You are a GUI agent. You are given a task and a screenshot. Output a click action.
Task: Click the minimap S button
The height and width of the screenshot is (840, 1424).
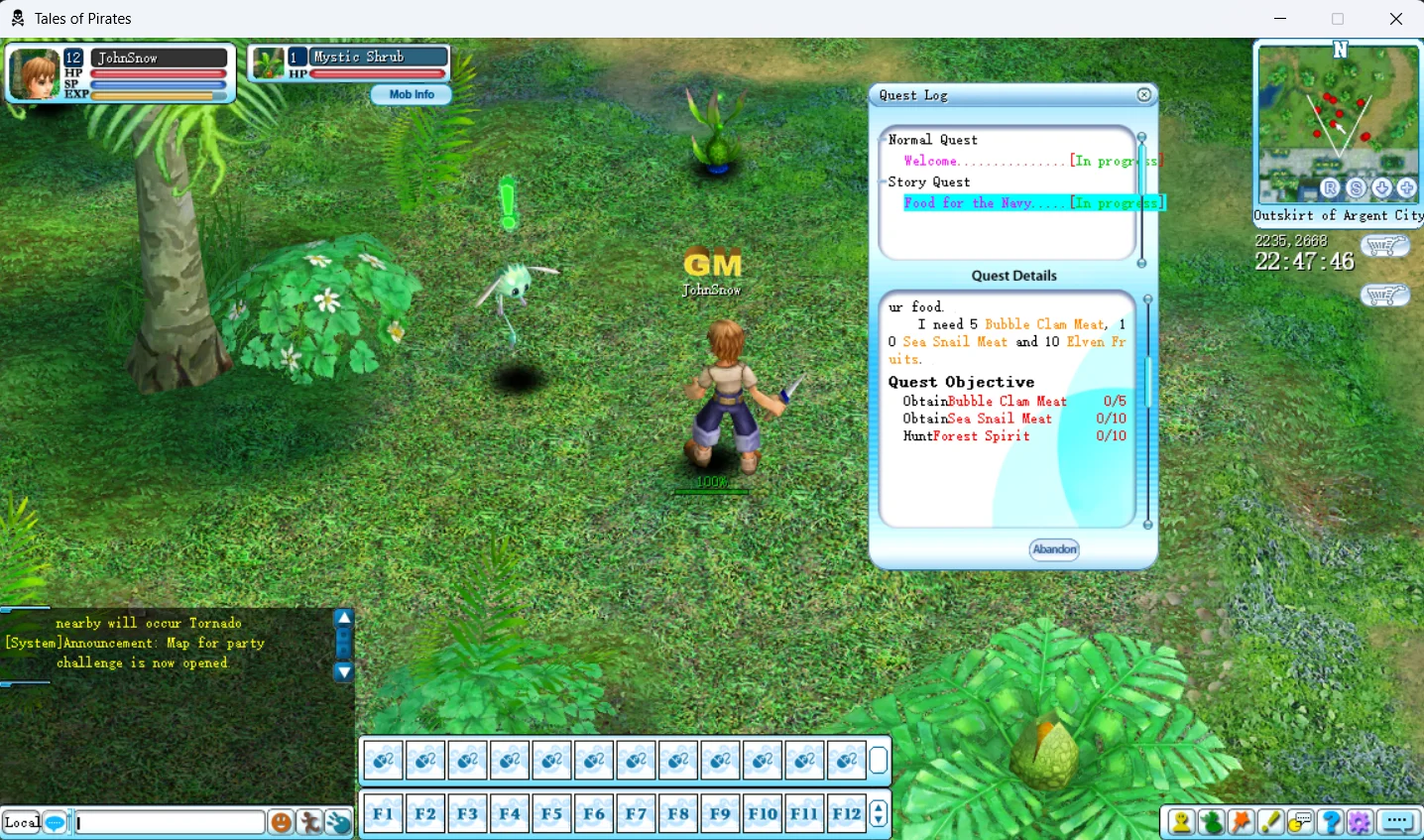point(1357,188)
